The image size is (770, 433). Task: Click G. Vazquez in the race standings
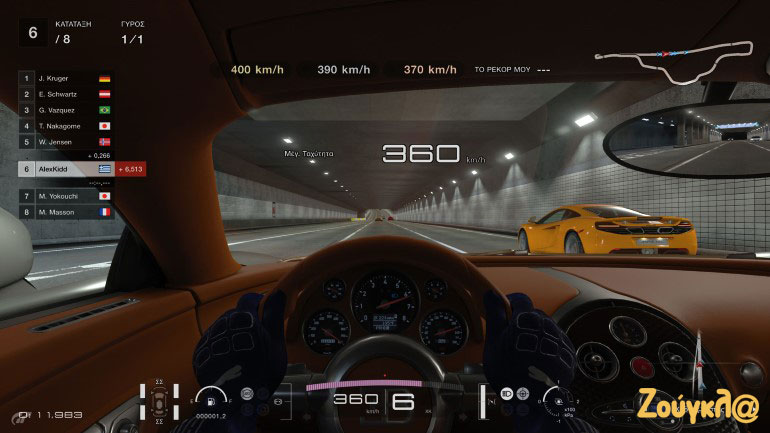pyautogui.click(x=65, y=109)
